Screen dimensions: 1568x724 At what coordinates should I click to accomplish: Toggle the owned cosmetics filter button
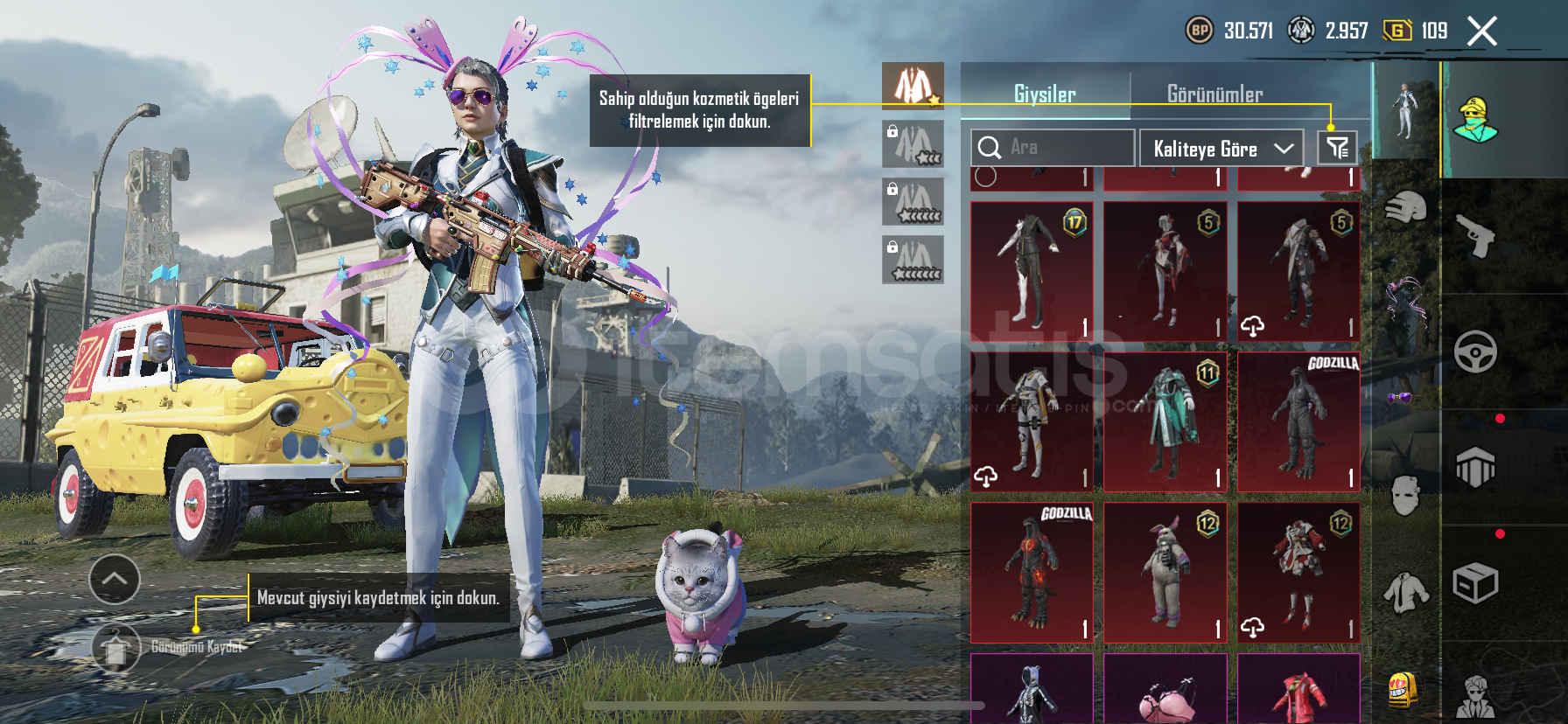1337,148
